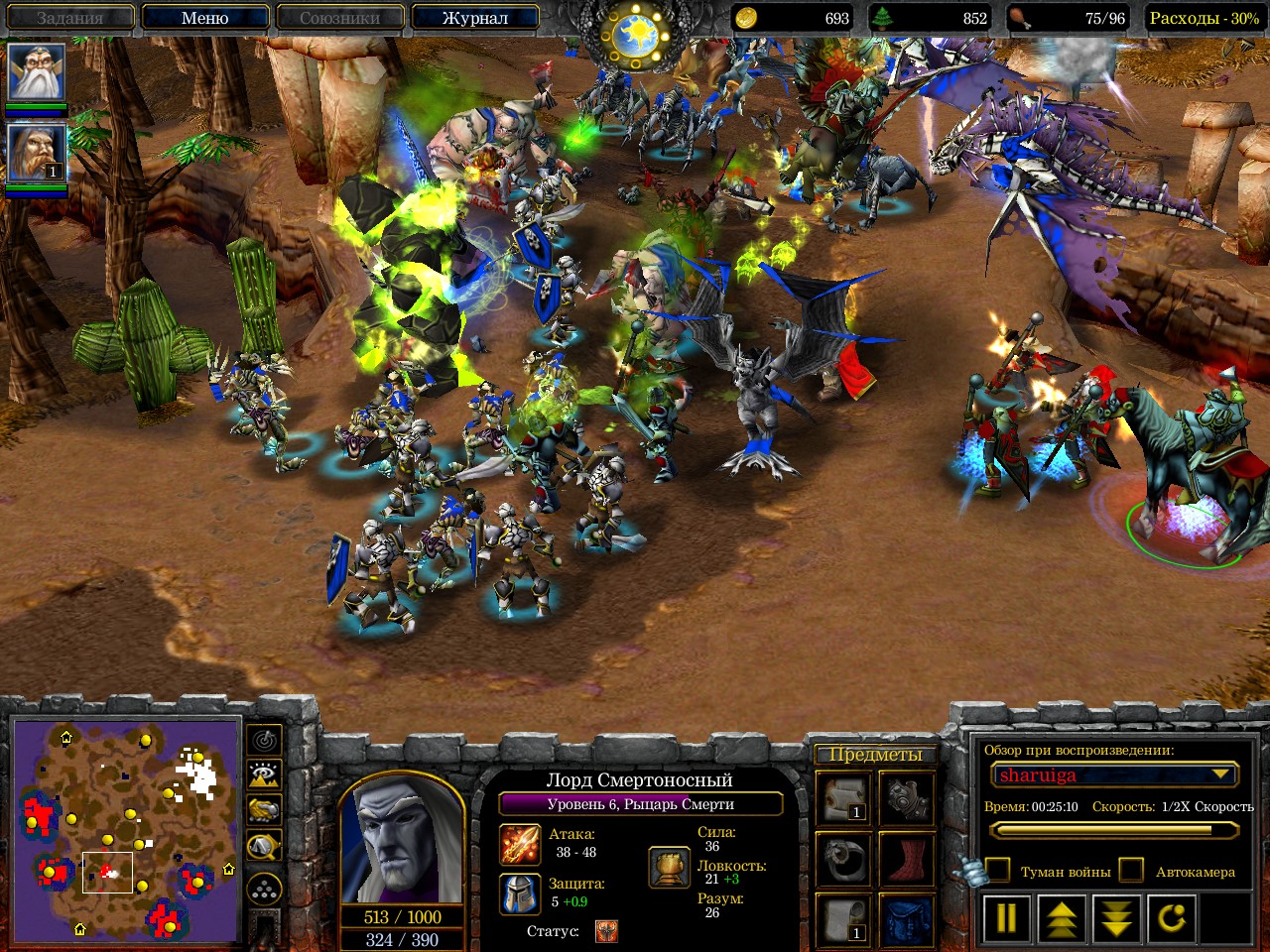The width and height of the screenshot is (1270, 952).
Task: Select the white-bearded Archmage hero icon
Action: point(37,71)
